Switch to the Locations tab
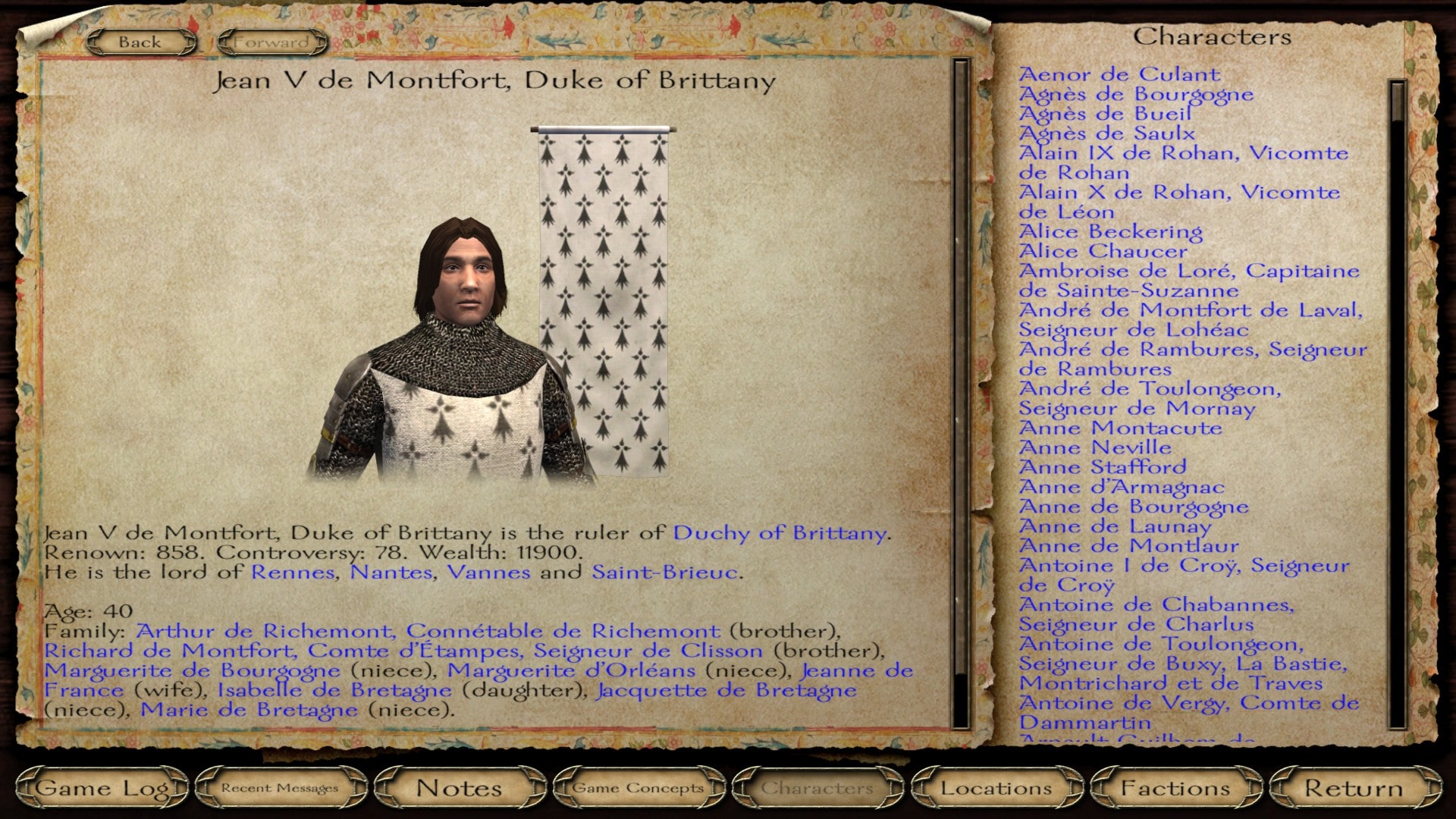 point(996,789)
